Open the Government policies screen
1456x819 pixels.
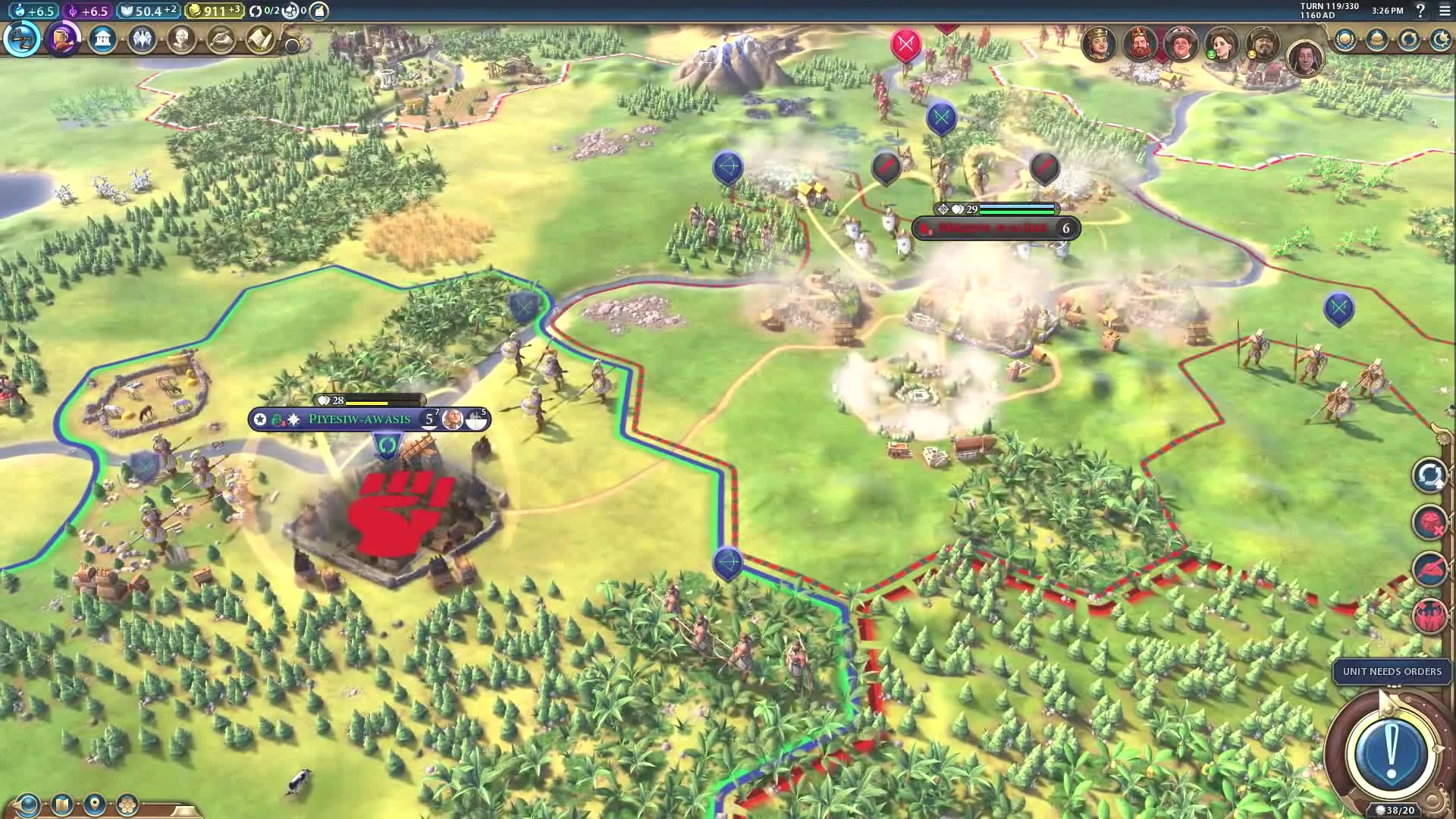click(x=103, y=40)
